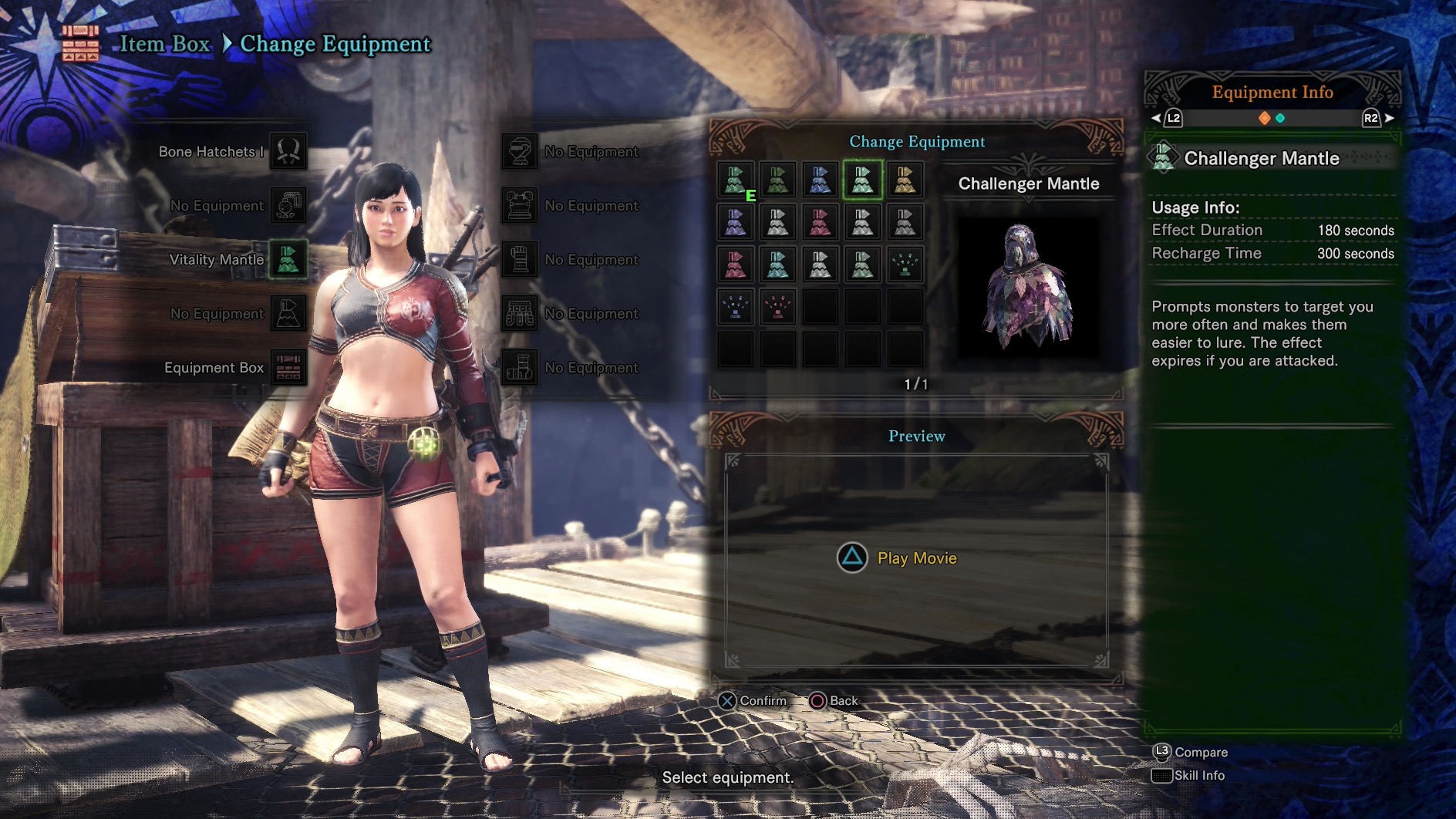This screenshot has width=1456, height=819.
Task: Select the Bone Hatchets I weapon slot
Action: pyautogui.click(x=288, y=152)
